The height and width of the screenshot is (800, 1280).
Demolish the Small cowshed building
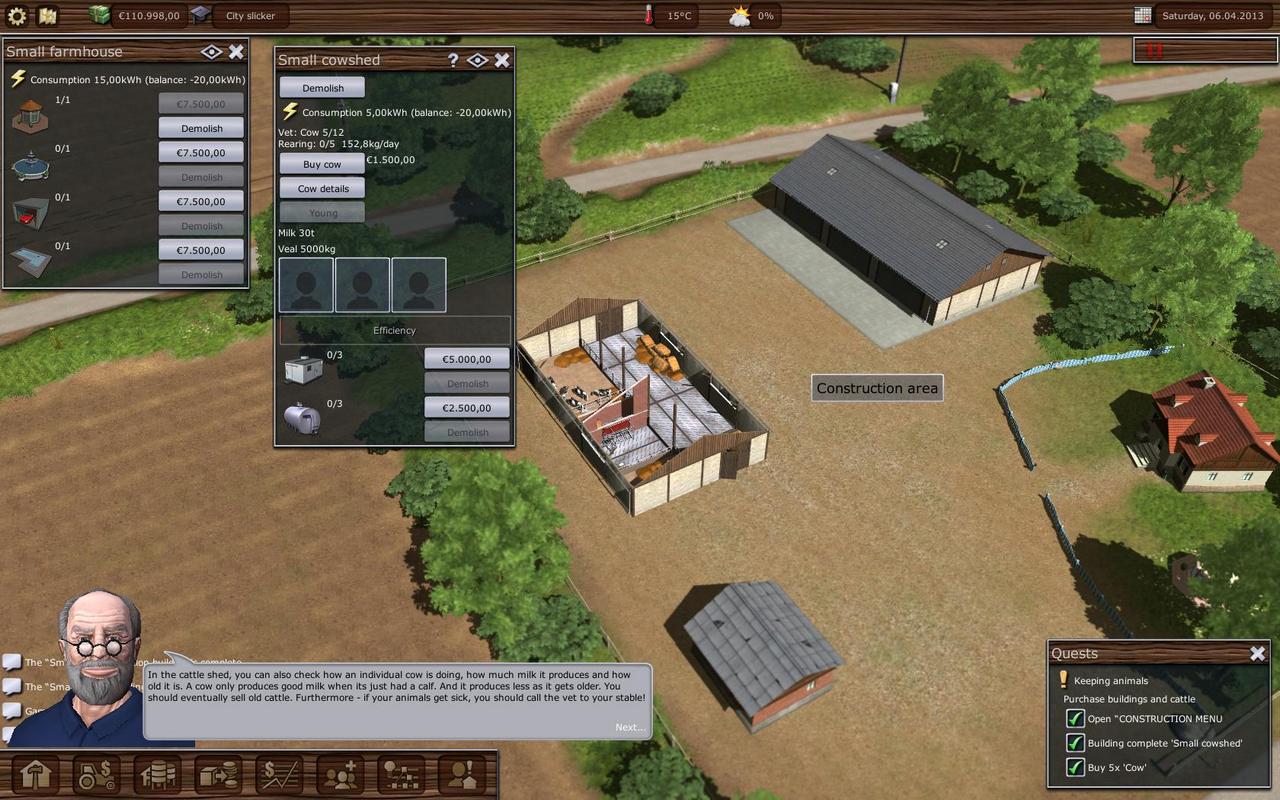pyautogui.click(x=322, y=88)
